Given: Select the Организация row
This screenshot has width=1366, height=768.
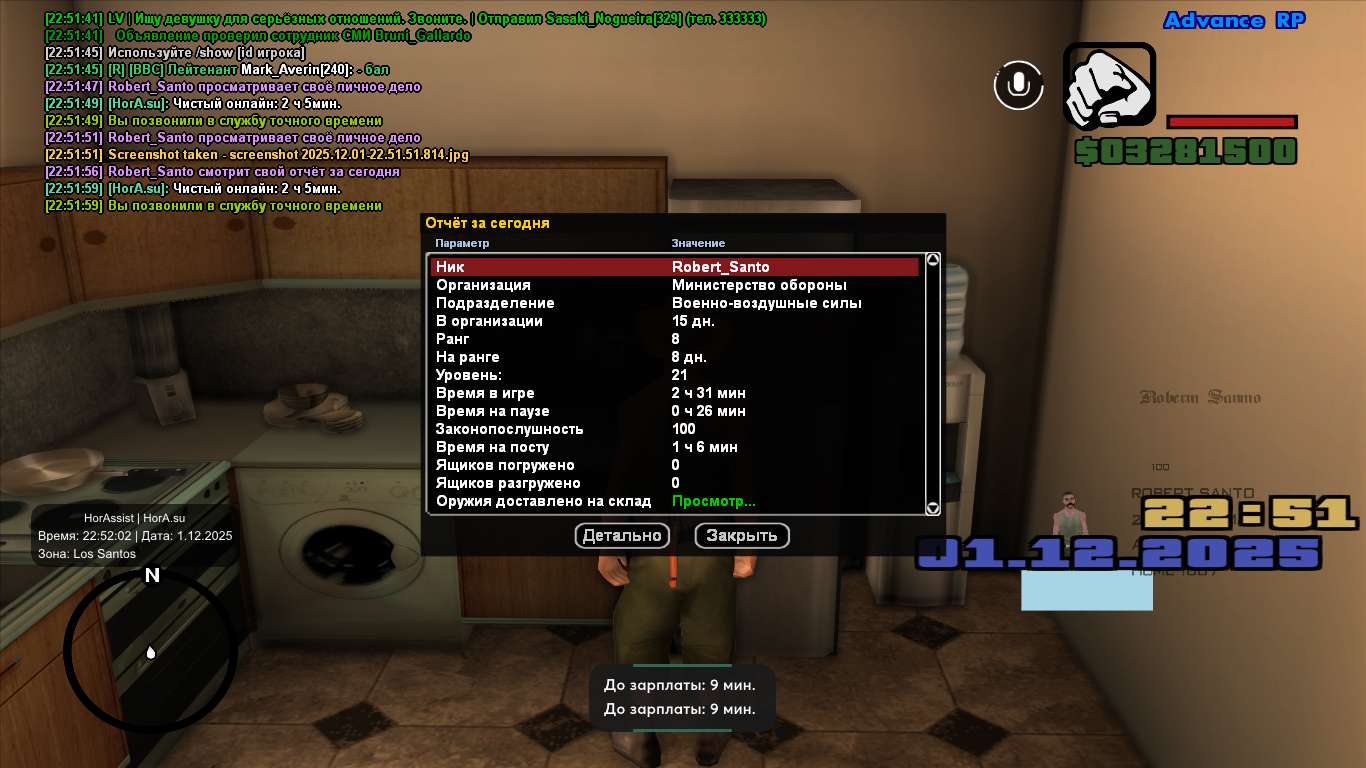Looking at the screenshot, I should (674, 285).
